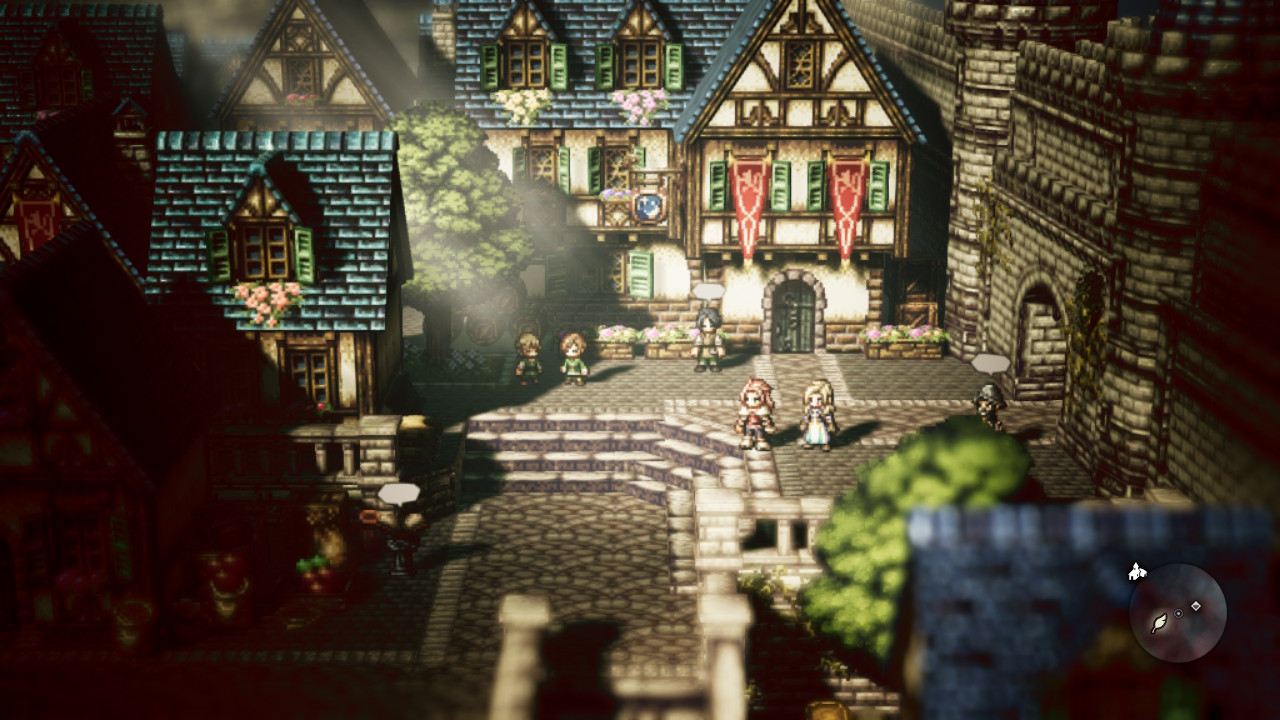Screen dimensions: 1280x720
Task: Select the feather save point marker on minimap
Action: tap(1160, 623)
